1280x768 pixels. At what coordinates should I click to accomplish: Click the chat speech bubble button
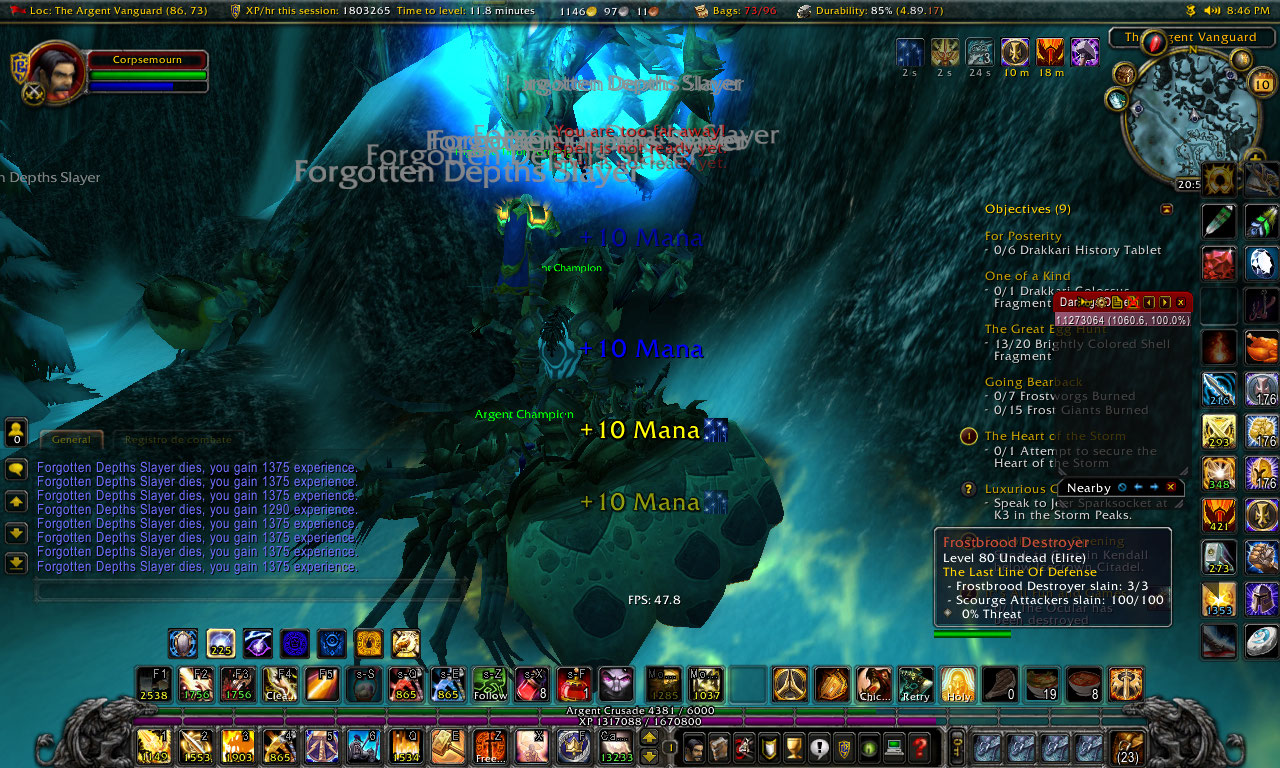pyautogui.click(x=16, y=469)
